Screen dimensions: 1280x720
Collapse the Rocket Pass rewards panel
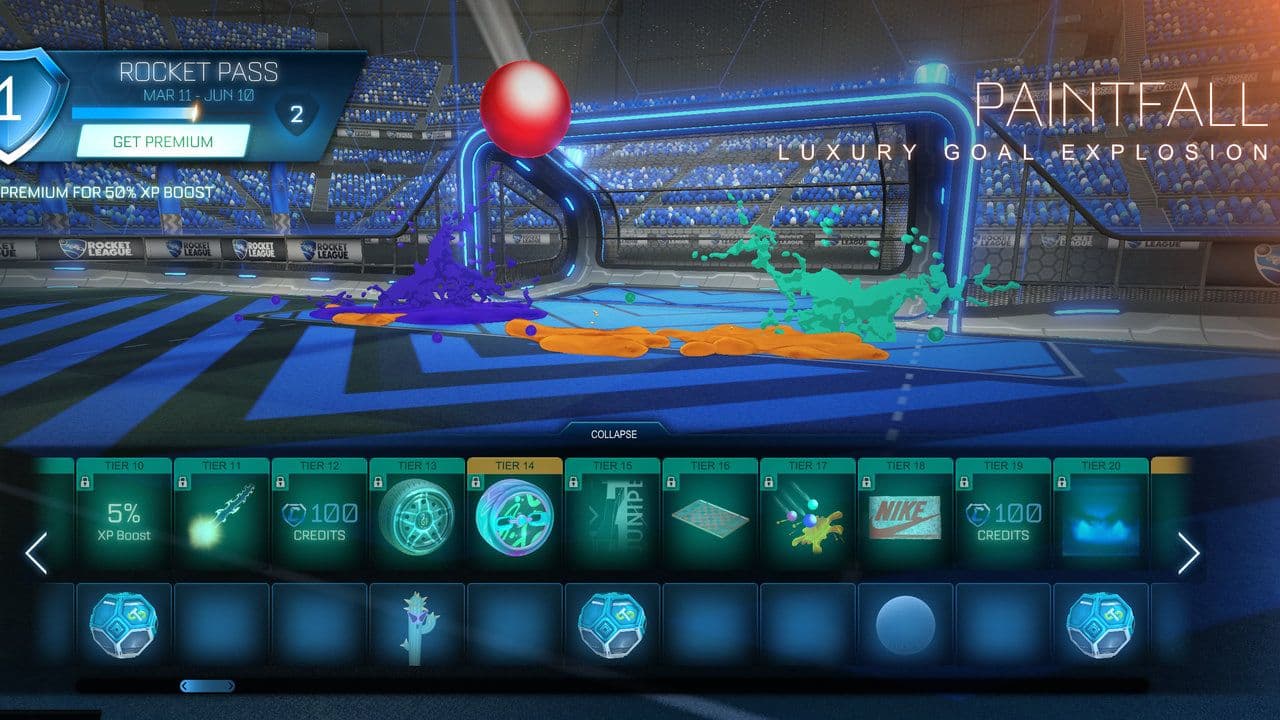(x=614, y=434)
